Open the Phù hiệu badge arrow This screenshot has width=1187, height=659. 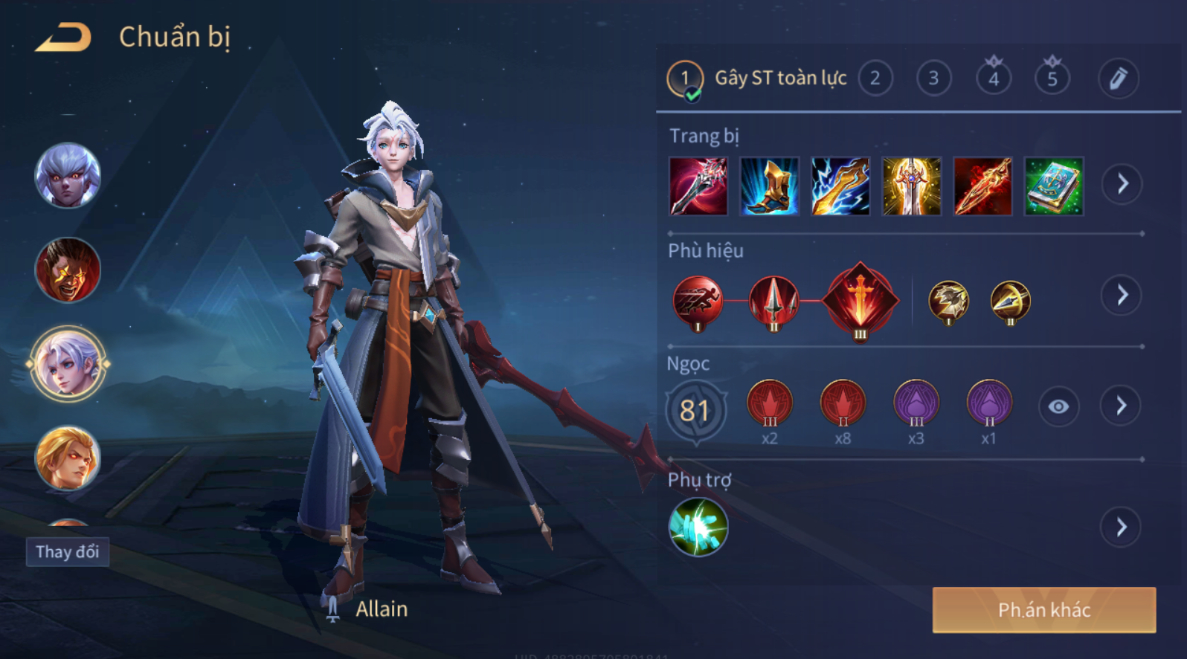coord(1122,295)
